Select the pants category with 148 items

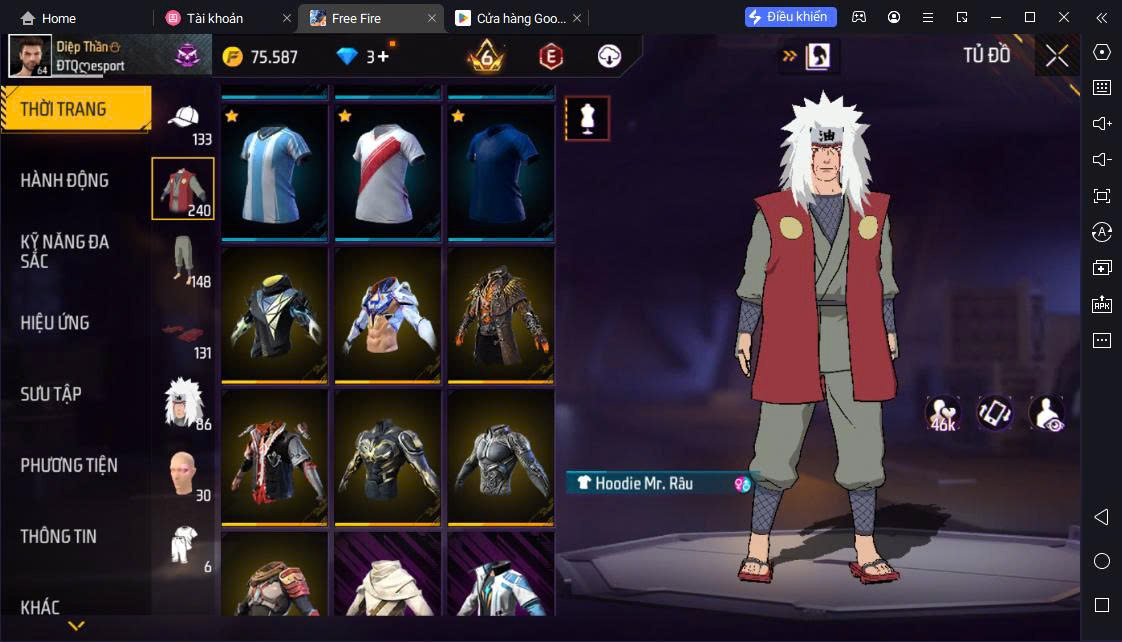tap(183, 260)
